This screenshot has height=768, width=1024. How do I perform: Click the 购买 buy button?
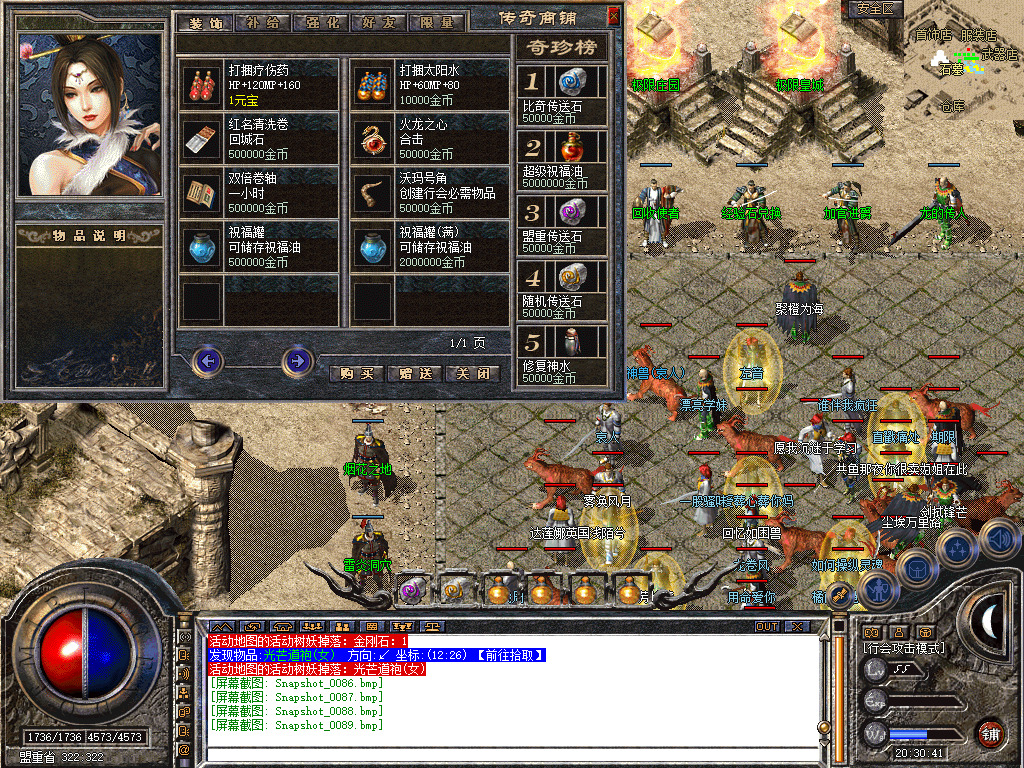pos(357,374)
